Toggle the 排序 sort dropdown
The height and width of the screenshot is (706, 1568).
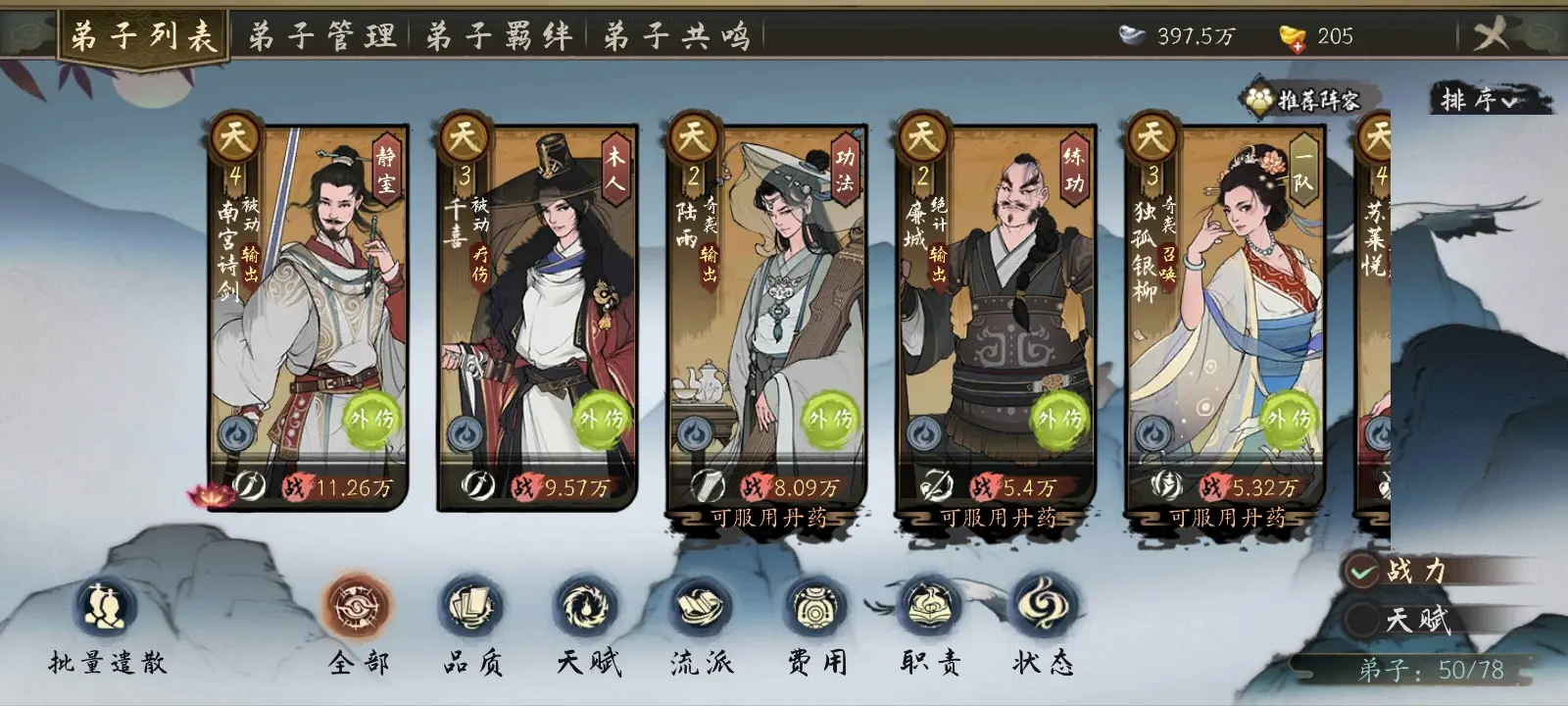[1479, 99]
